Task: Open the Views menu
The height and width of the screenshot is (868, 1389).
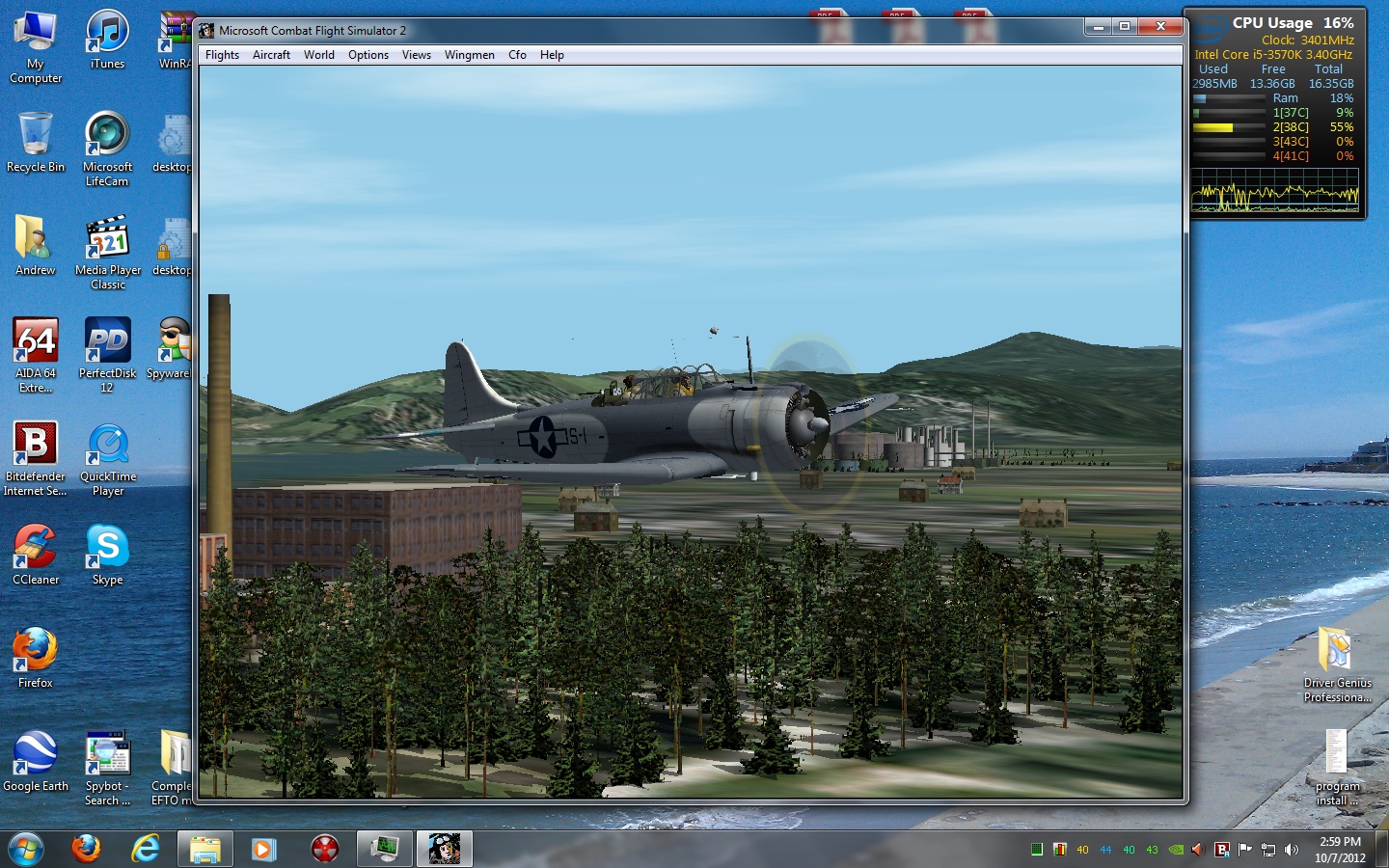Action: pyautogui.click(x=417, y=55)
